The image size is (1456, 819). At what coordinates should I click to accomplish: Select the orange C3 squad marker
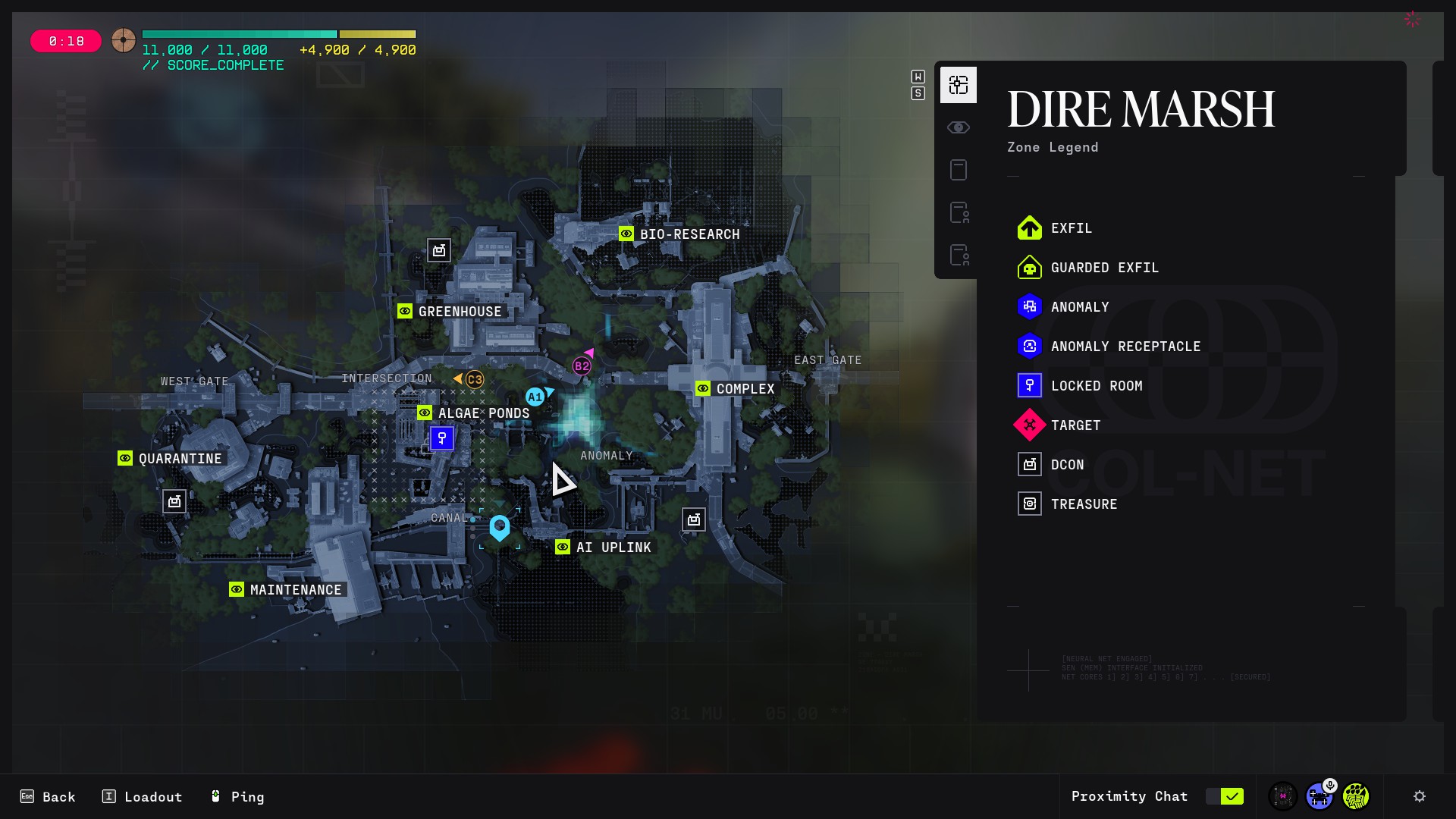click(475, 379)
